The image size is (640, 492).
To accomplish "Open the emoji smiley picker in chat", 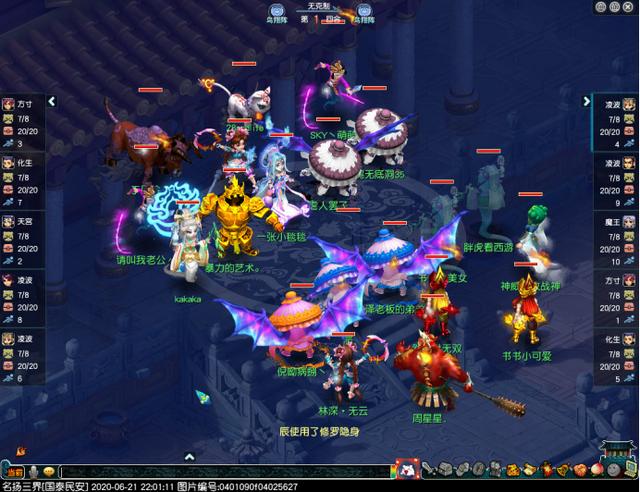I will 48,471.
